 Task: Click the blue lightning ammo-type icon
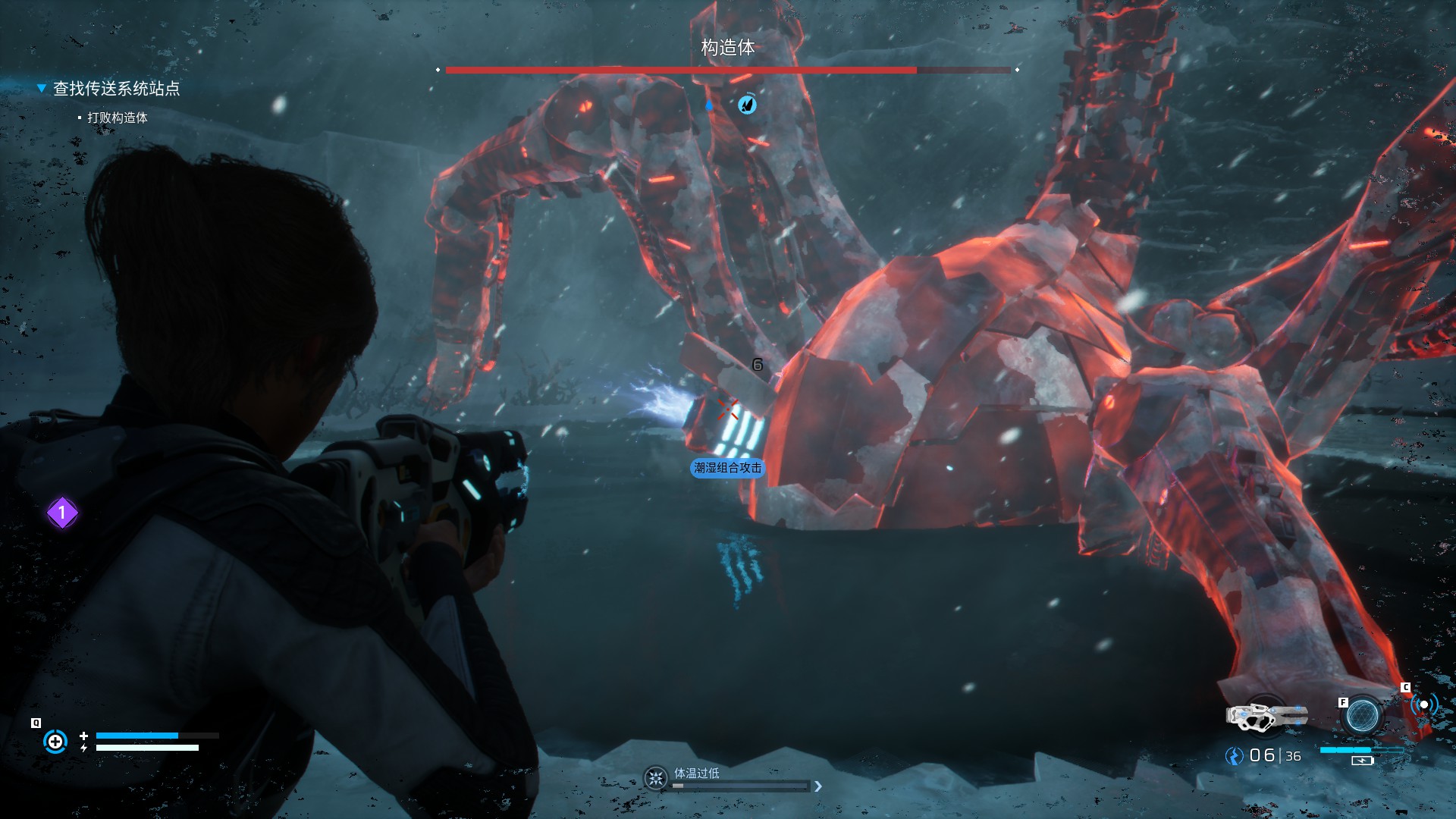1235,756
